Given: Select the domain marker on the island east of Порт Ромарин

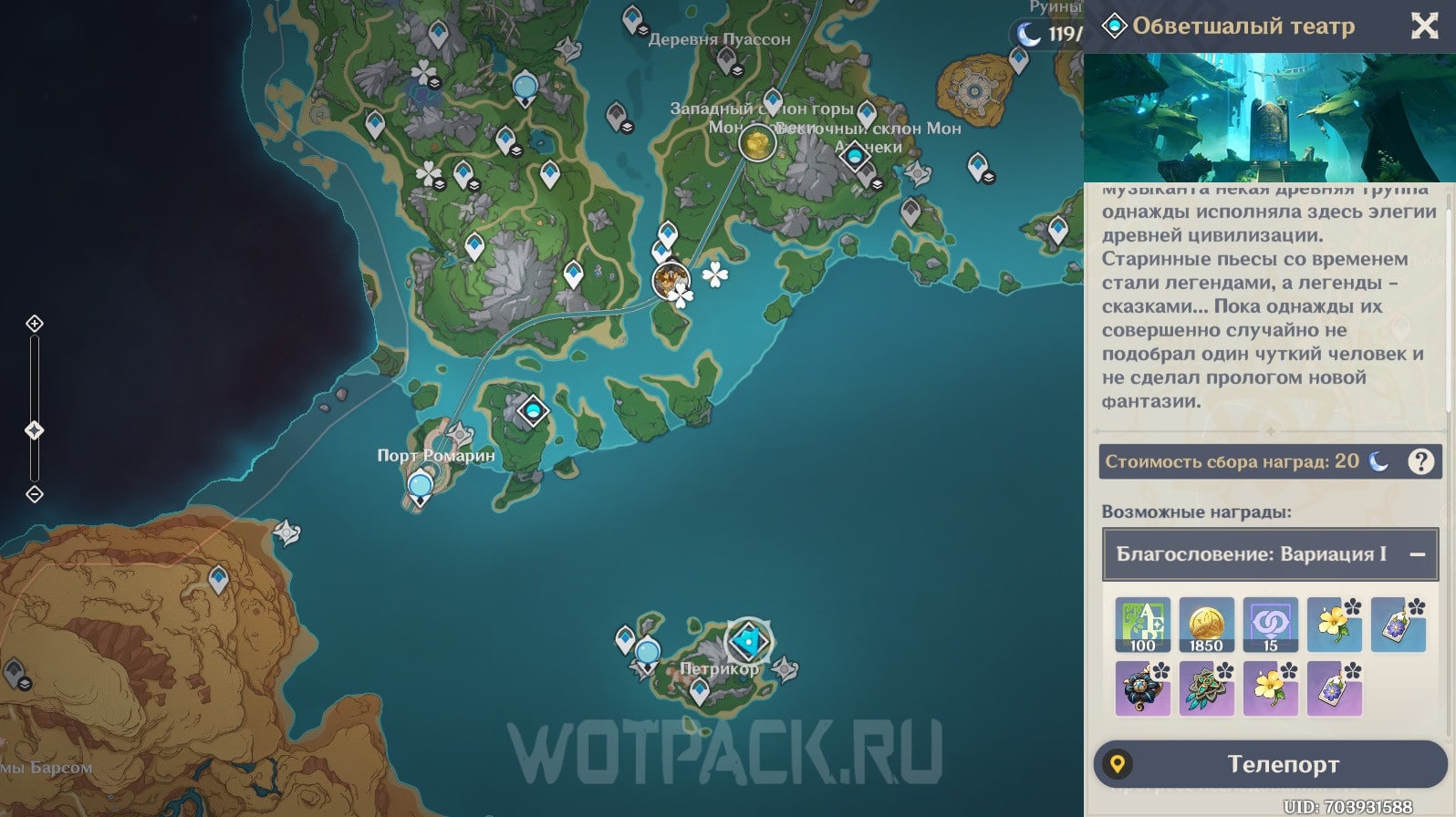Looking at the screenshot, I should pyautogui.click(x=533, y=411).
